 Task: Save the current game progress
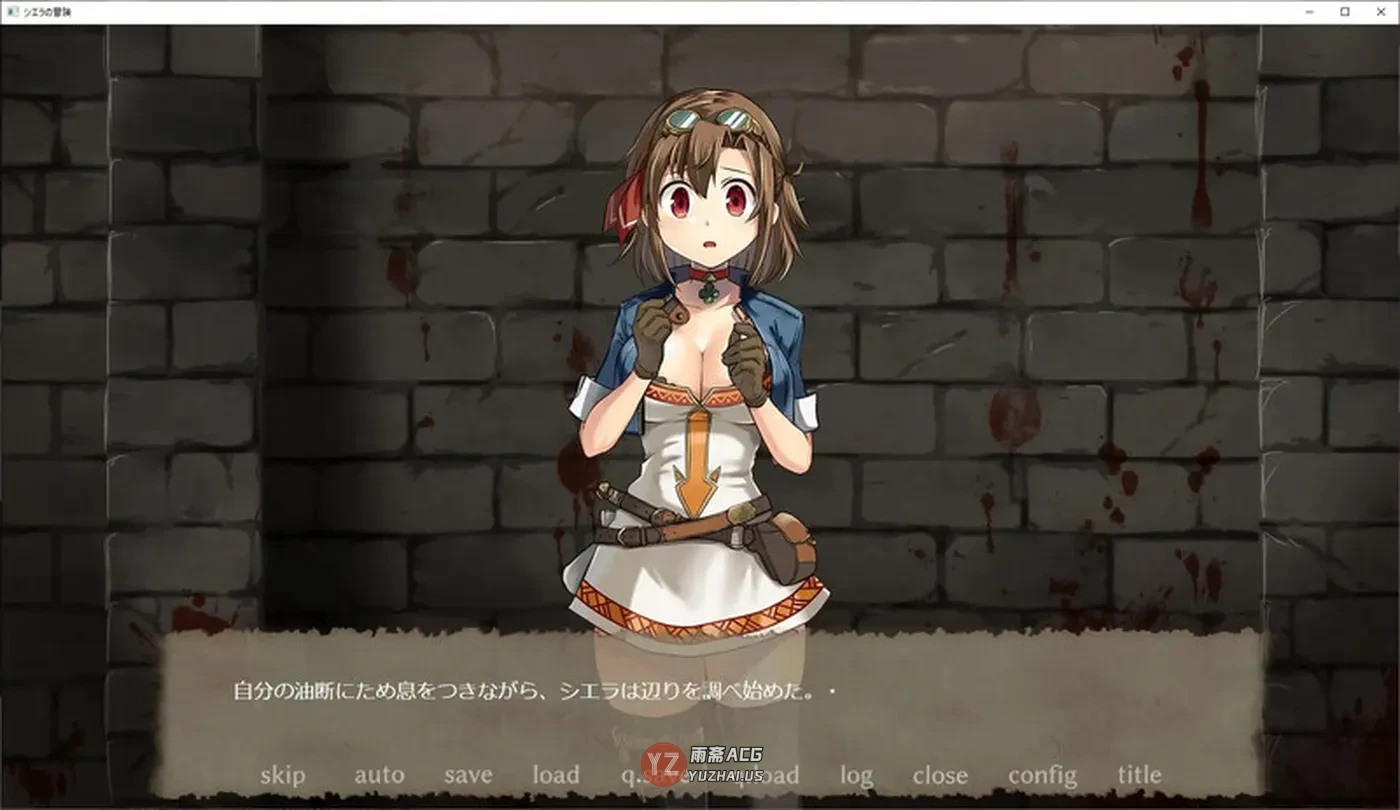point(467,775)
